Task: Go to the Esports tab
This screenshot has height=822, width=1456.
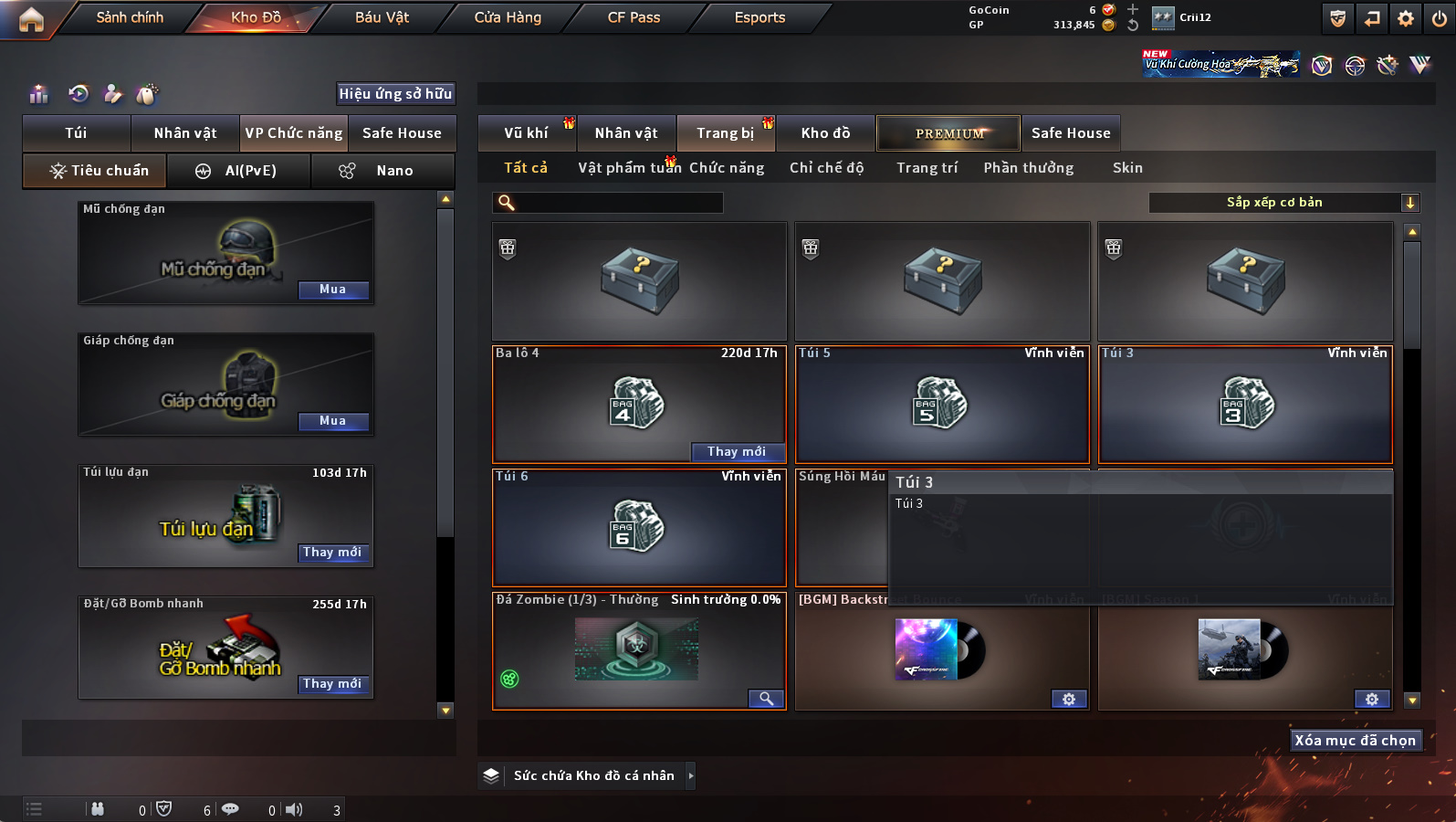Action: pyautogui.click(x=759, y=17)
